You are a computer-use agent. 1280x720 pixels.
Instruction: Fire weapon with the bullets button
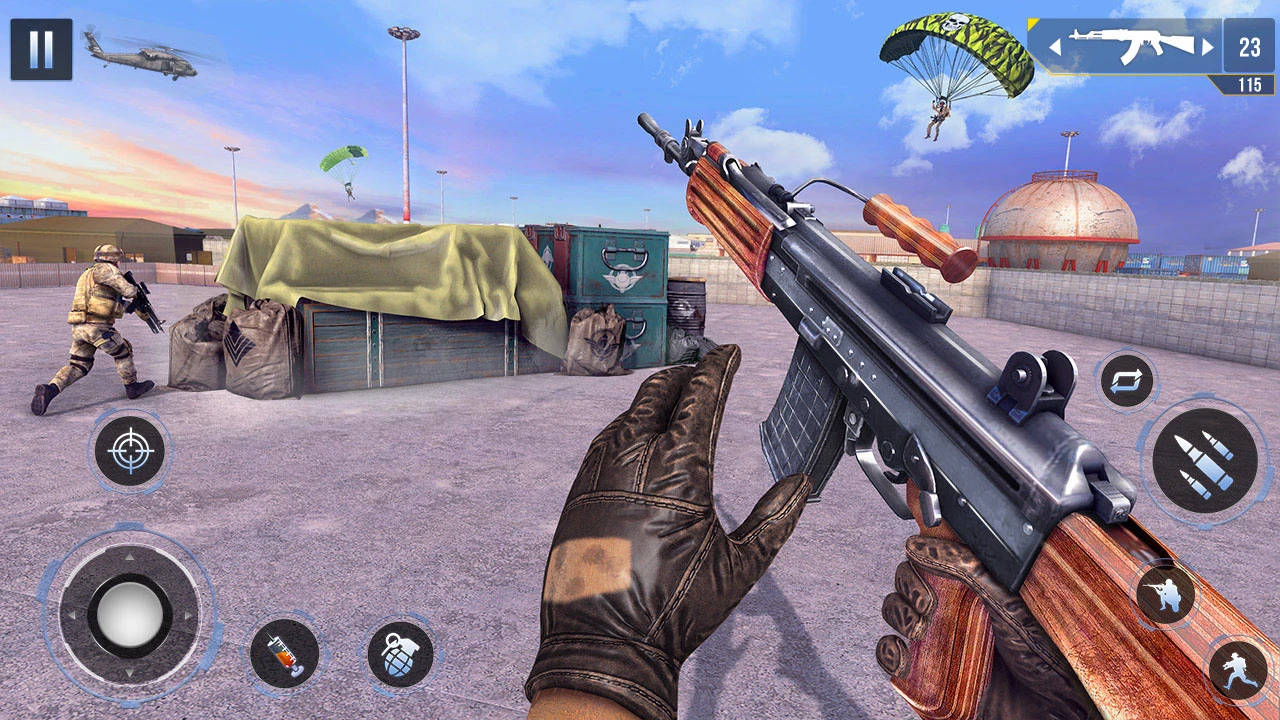[1204, 460]
